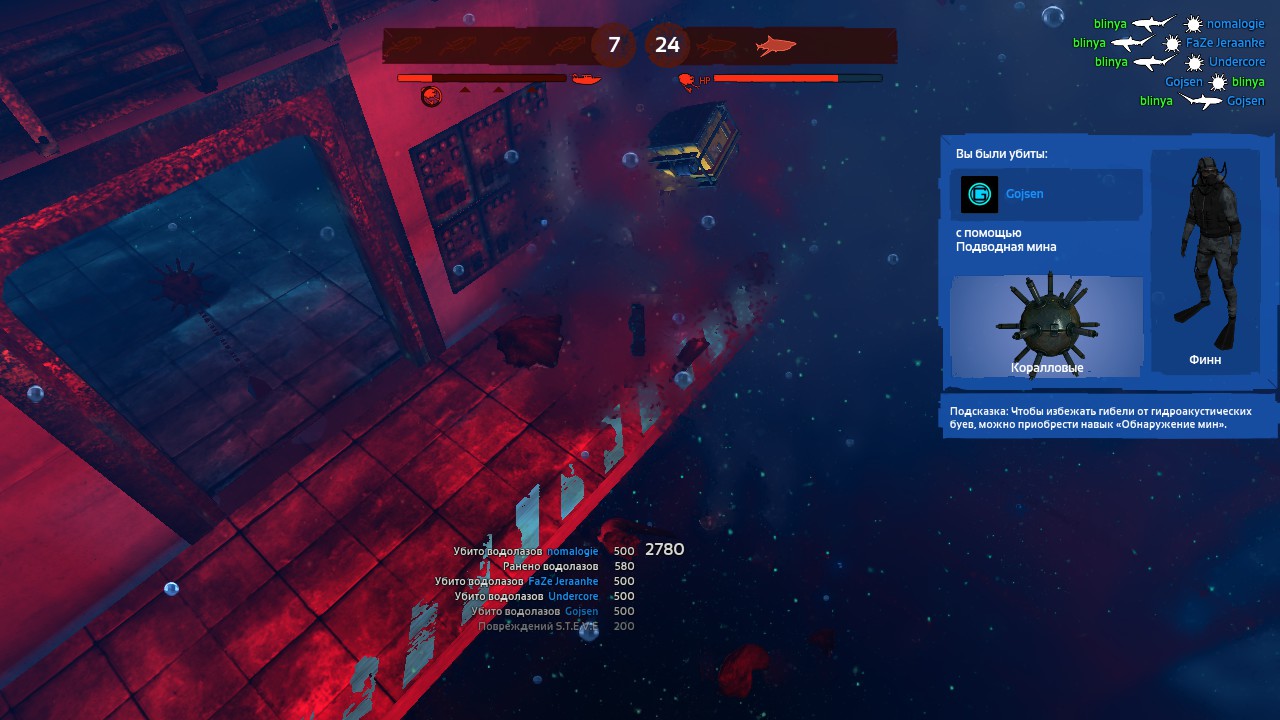Viewport: 1280px width, 720px height.
Task: Click the Undercore name in the kill feed
Action: (1237, 62)
